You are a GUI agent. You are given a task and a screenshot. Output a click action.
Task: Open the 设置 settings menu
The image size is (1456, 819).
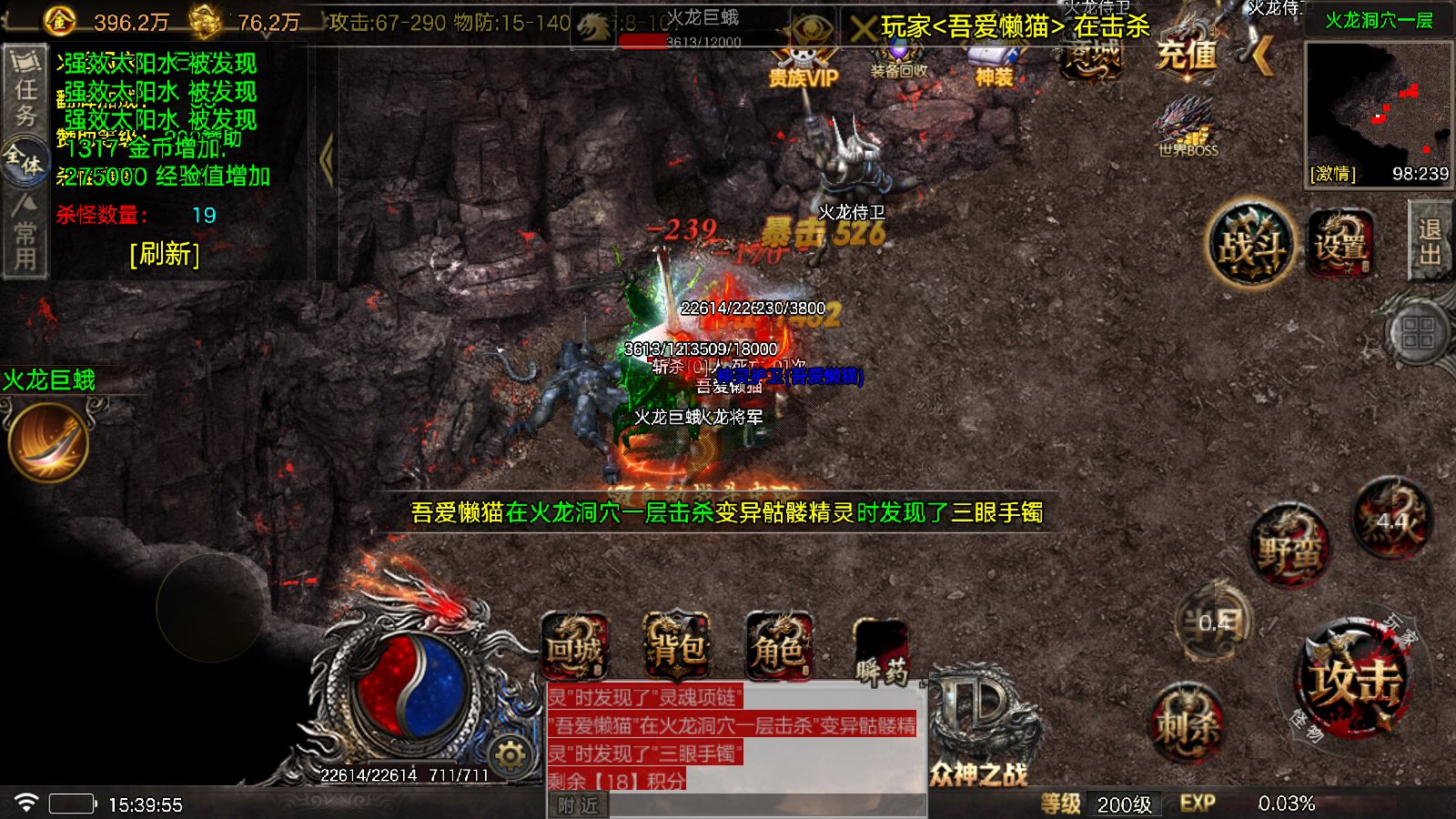coord(1340,244)
